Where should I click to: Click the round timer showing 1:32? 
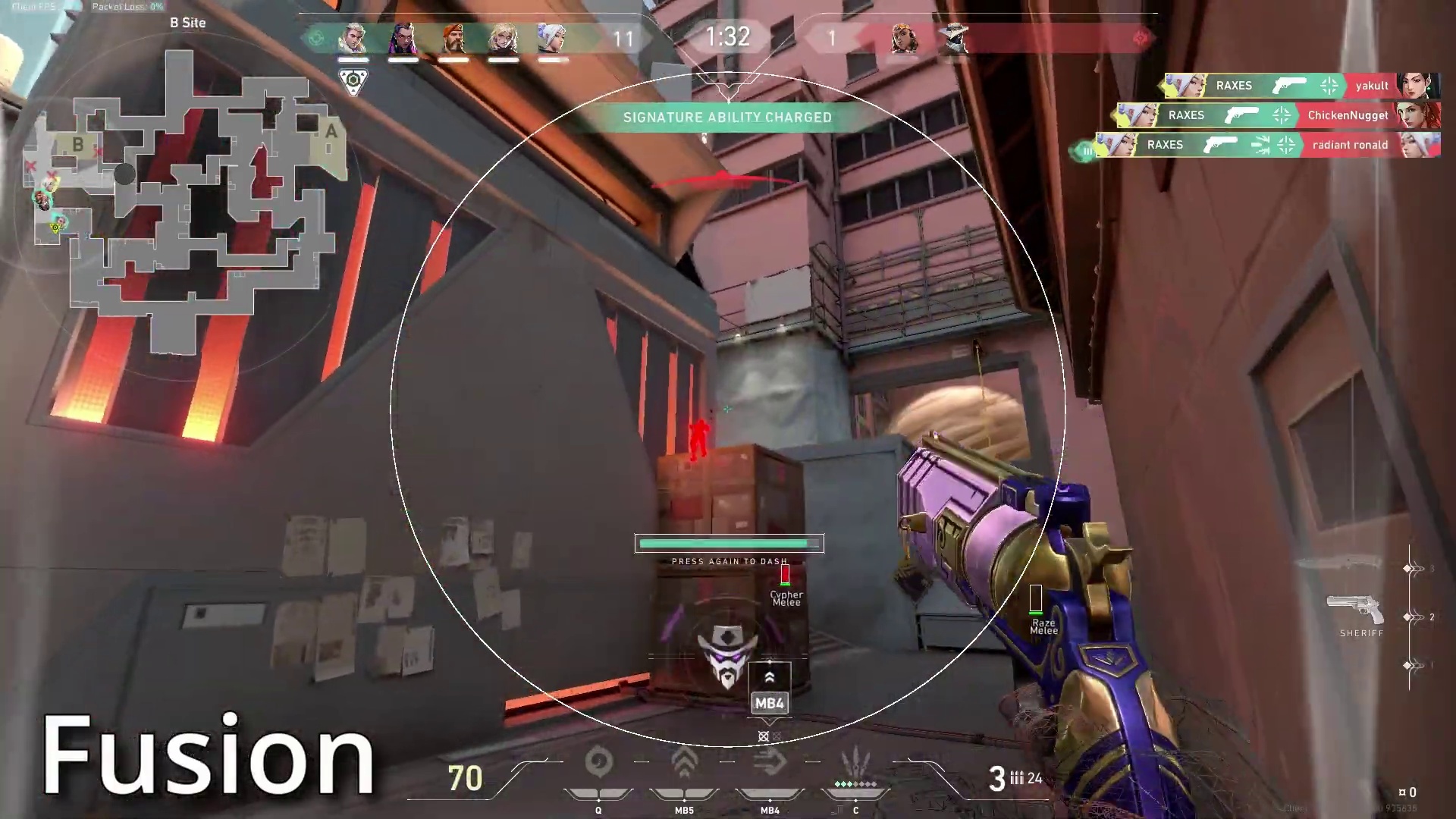tap(728, 38)
